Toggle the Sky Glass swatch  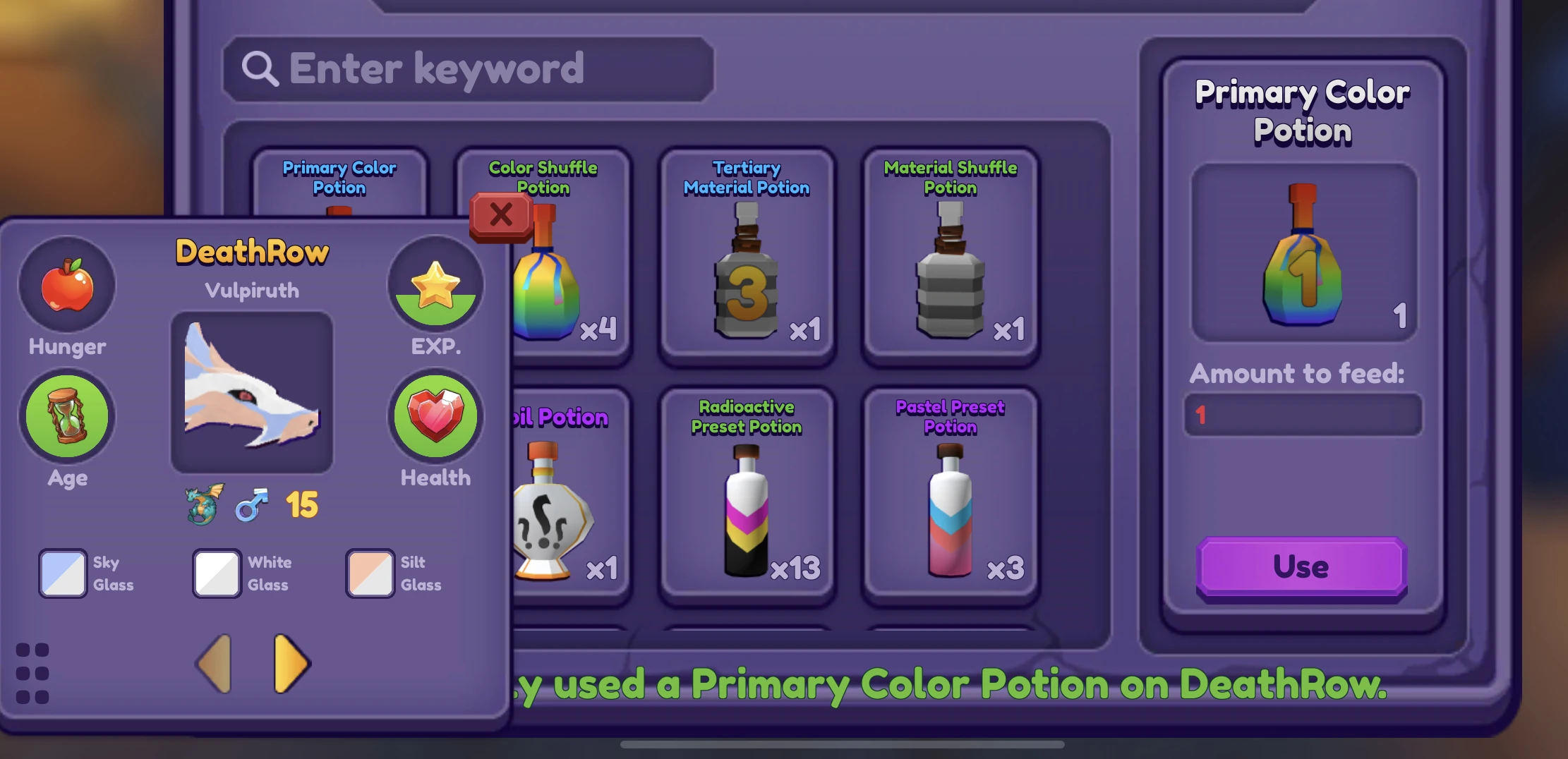point(62,573)
